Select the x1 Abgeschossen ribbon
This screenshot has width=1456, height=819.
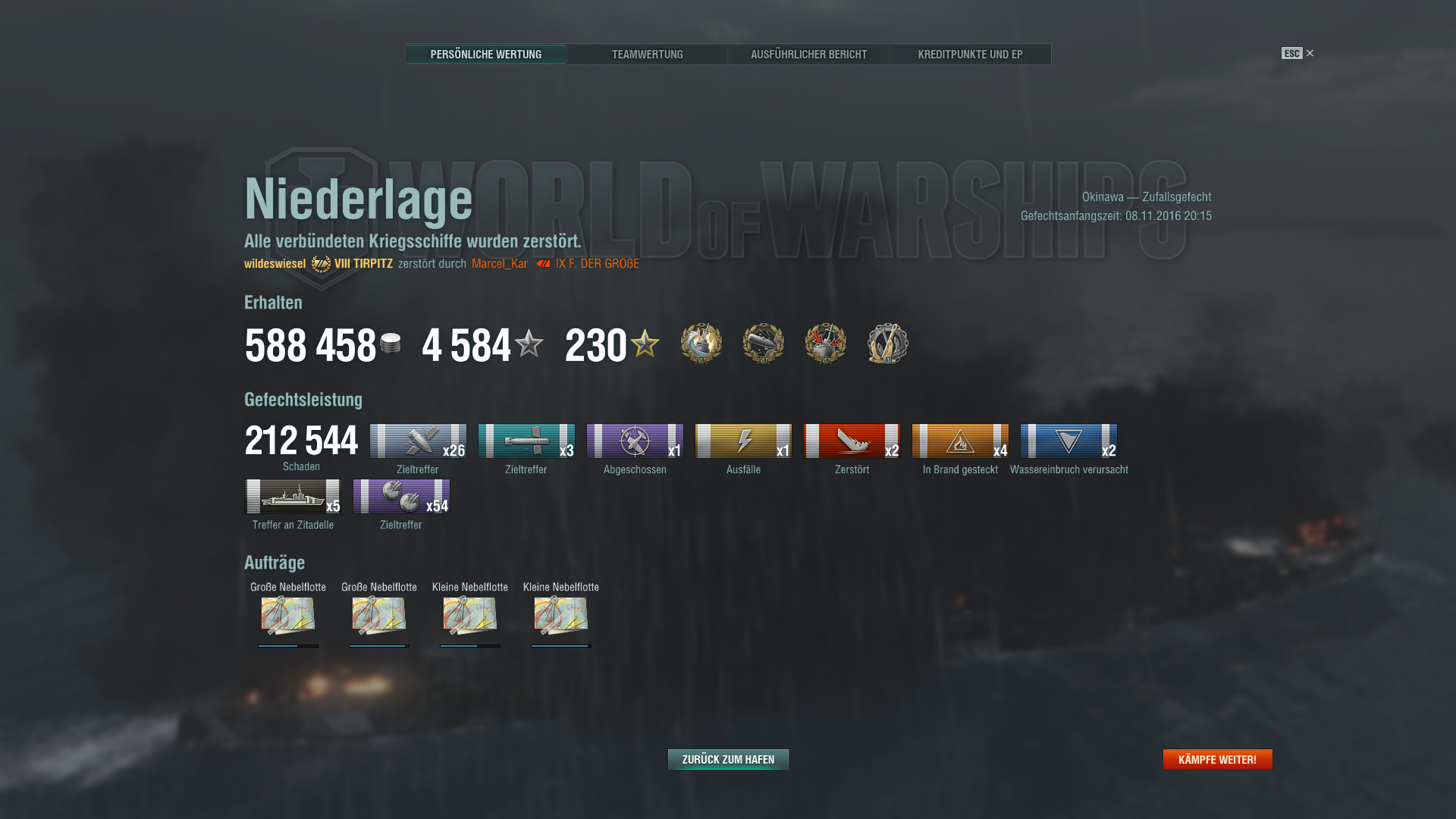tap(635, 441)
